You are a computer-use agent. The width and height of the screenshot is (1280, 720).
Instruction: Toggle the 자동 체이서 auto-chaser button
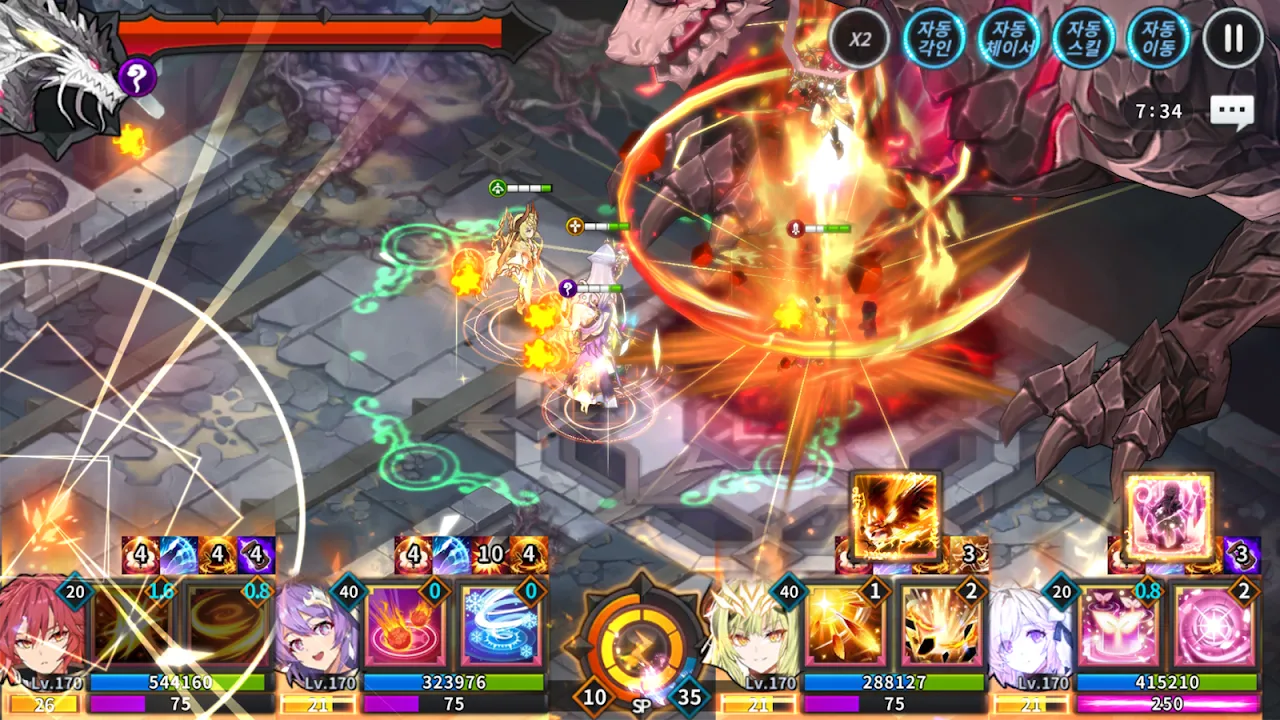(x=1009, y=39)
